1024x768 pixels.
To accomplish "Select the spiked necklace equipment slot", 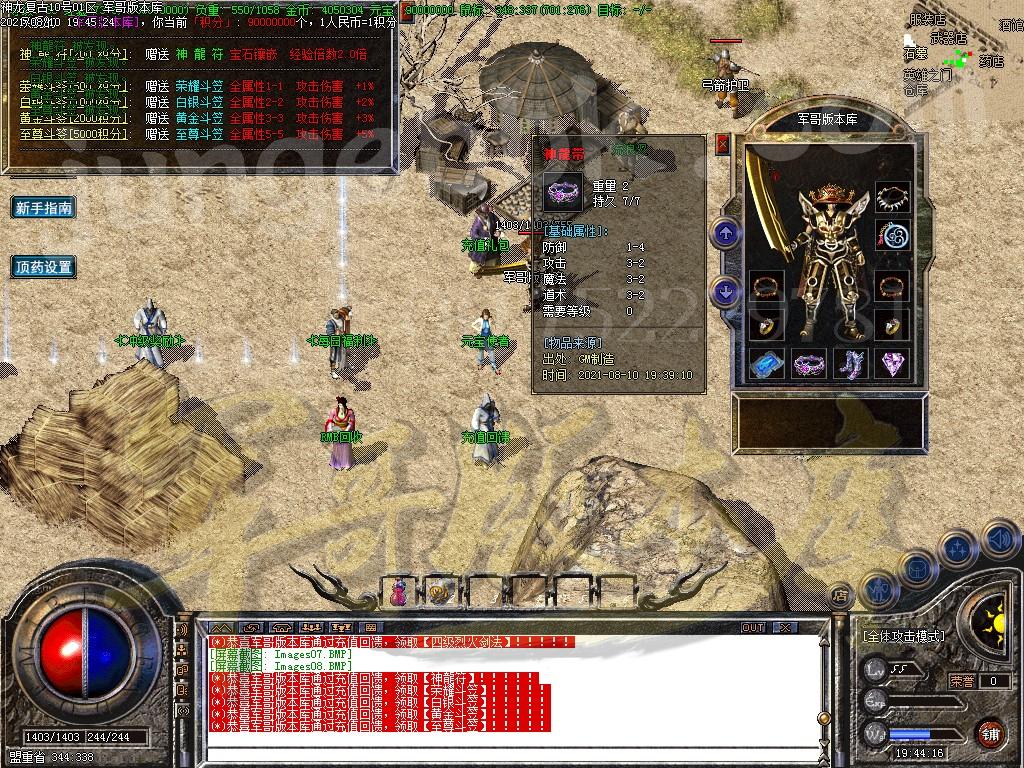I will click(x=892, y=197).
